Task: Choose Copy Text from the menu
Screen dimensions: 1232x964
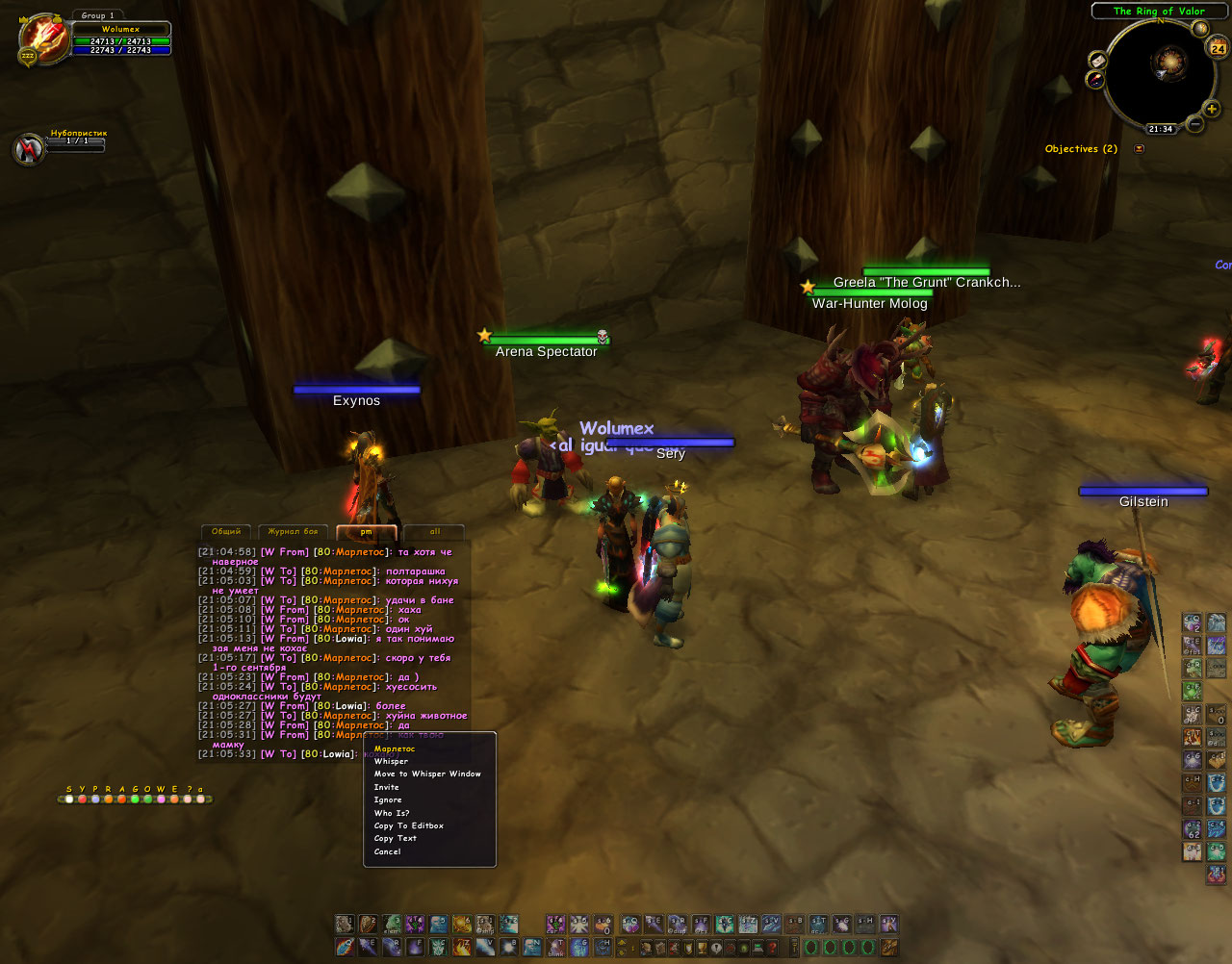Action: (x=395, y=838)
